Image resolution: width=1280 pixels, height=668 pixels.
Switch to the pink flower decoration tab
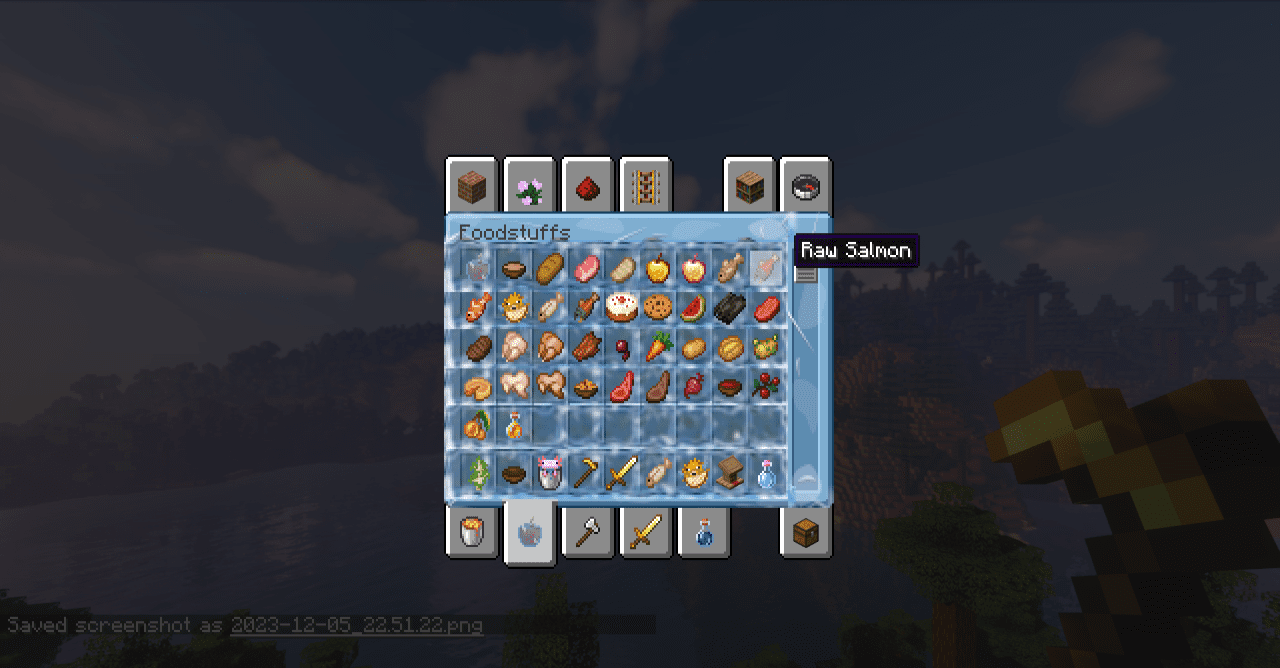click(x=529, y=186)
